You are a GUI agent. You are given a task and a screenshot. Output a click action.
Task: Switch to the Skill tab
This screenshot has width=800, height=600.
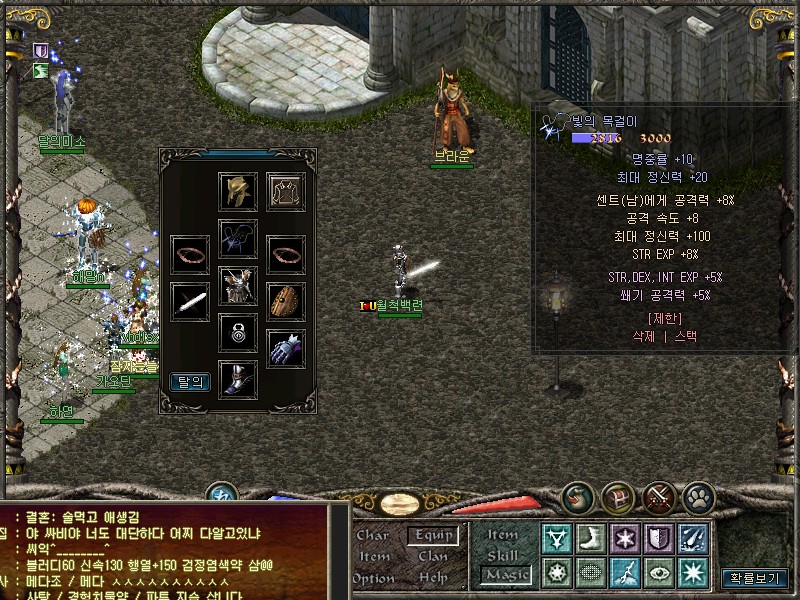tap(503, 555)
